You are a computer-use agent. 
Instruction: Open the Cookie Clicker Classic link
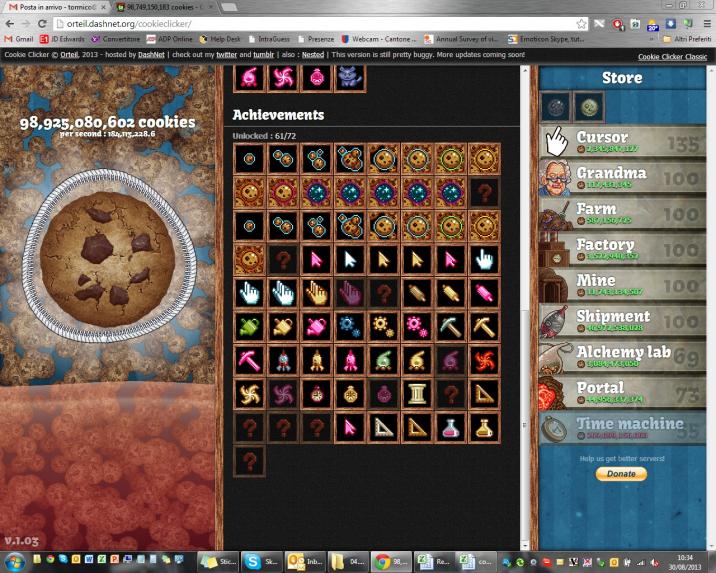(x=672, y=56)
